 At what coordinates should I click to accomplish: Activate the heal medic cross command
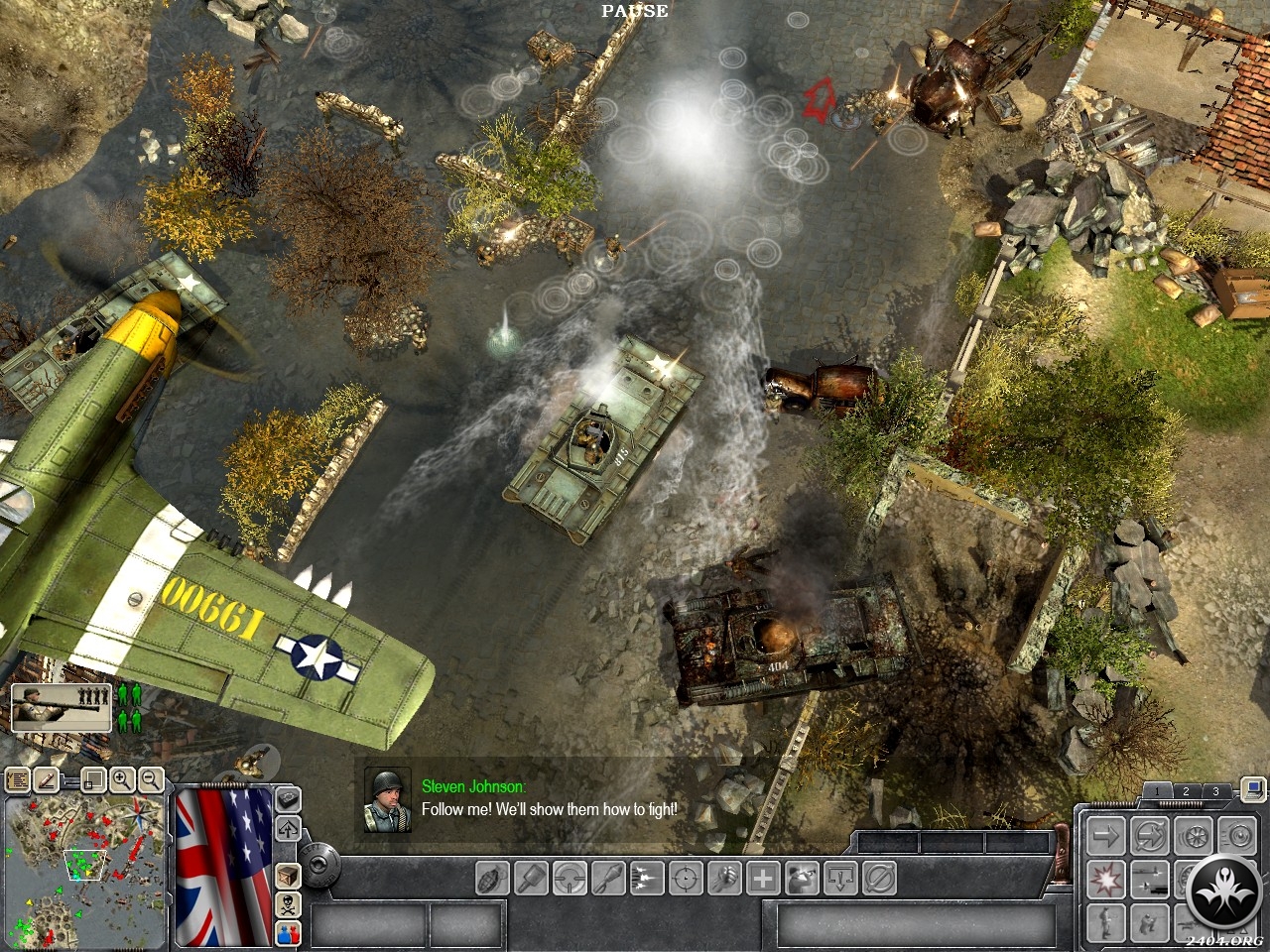[763, 878]
